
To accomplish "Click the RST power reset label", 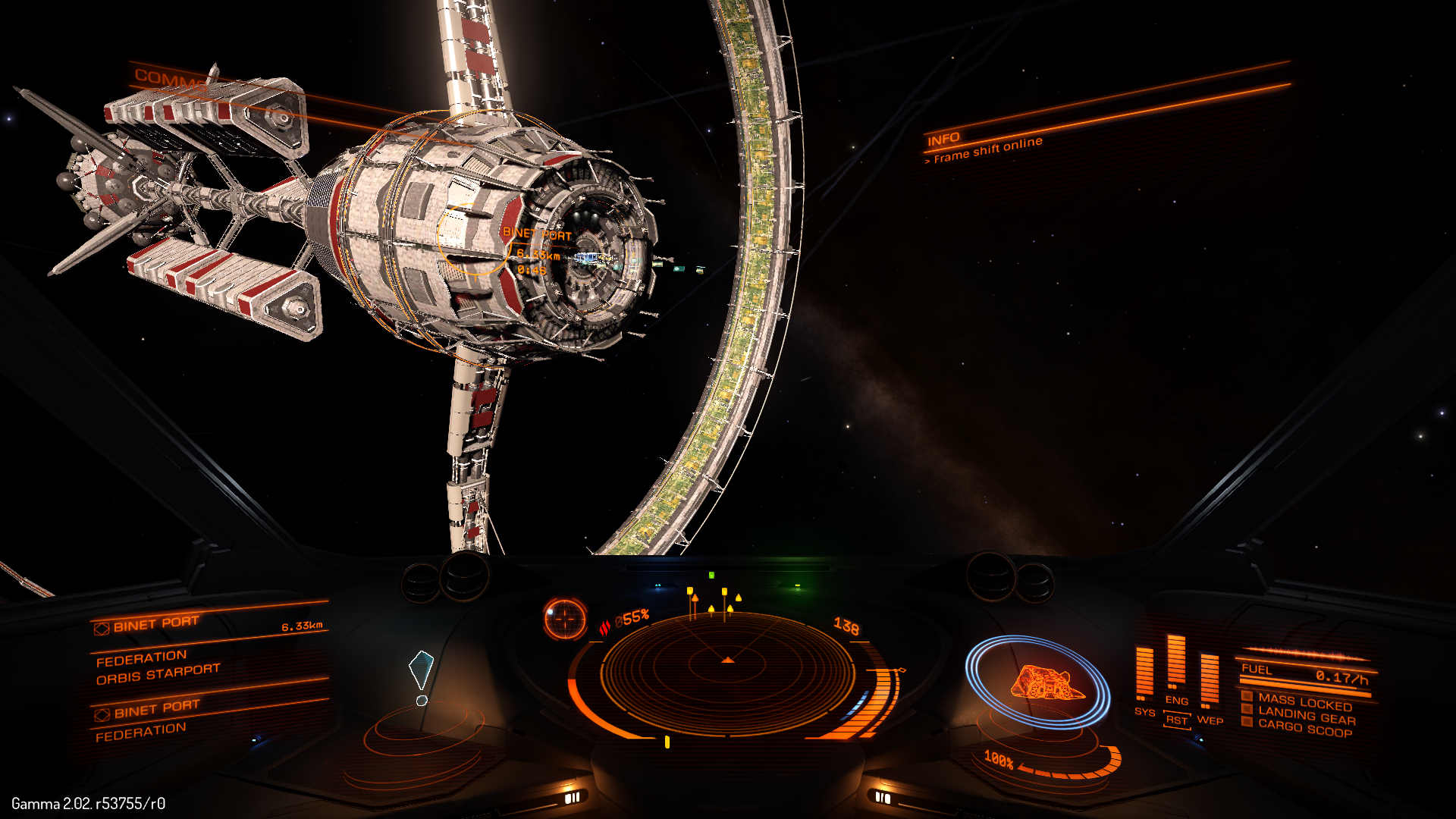I will 1177,720.
